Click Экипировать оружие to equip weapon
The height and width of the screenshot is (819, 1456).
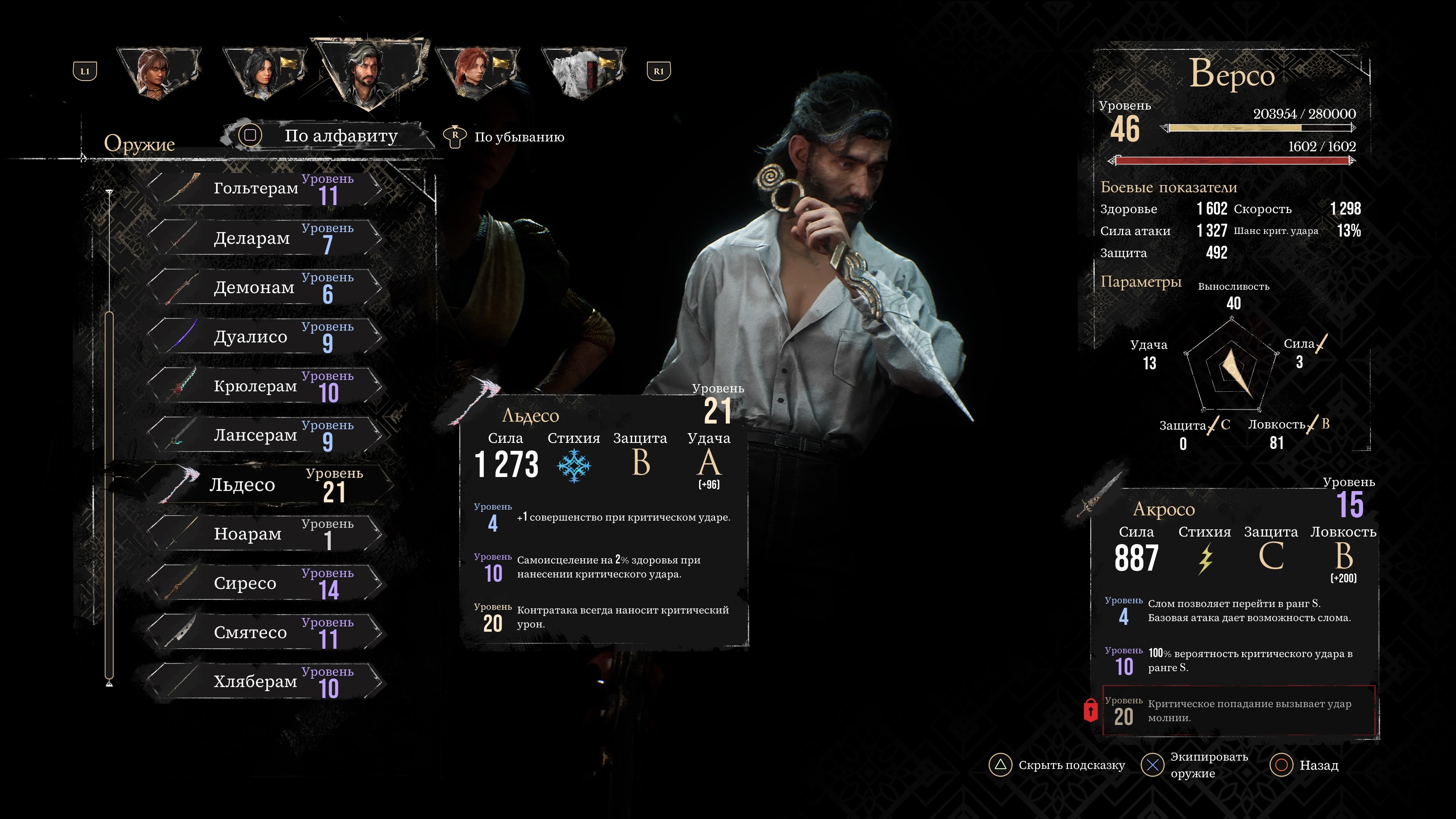pyautogui.click(x=1194, y=765)
